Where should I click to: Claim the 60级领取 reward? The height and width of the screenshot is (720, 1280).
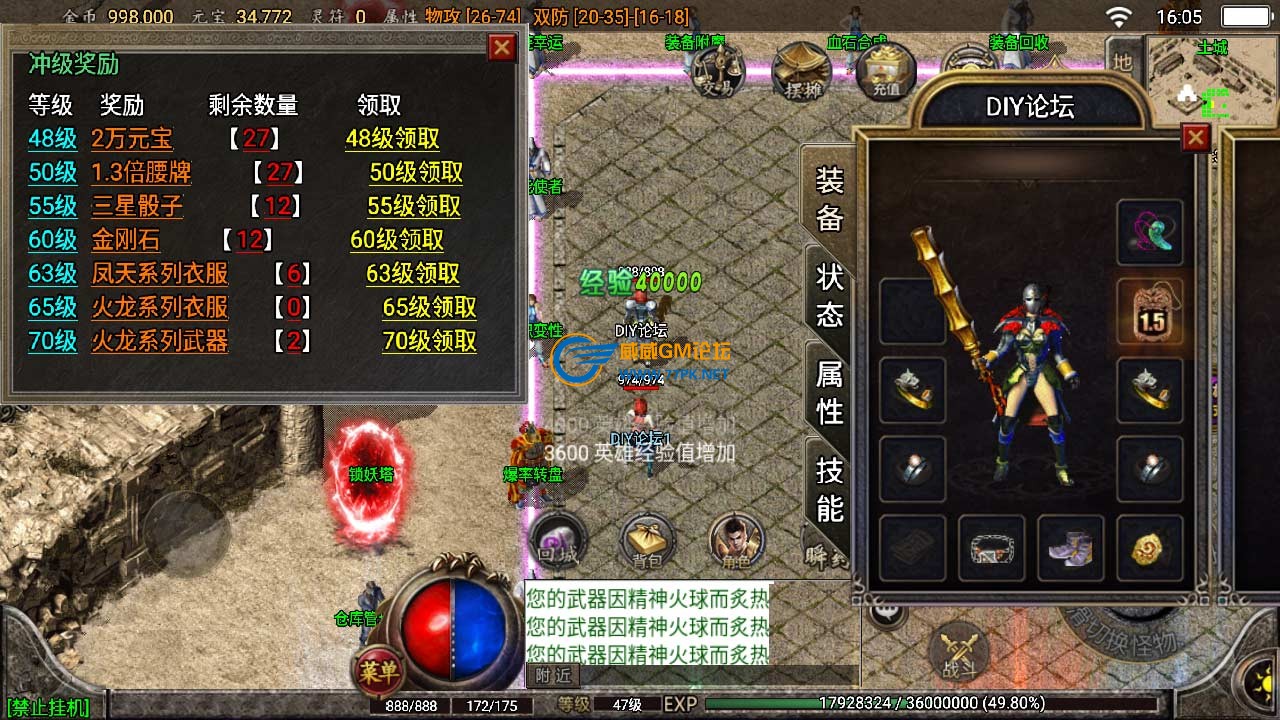(397, 240)
